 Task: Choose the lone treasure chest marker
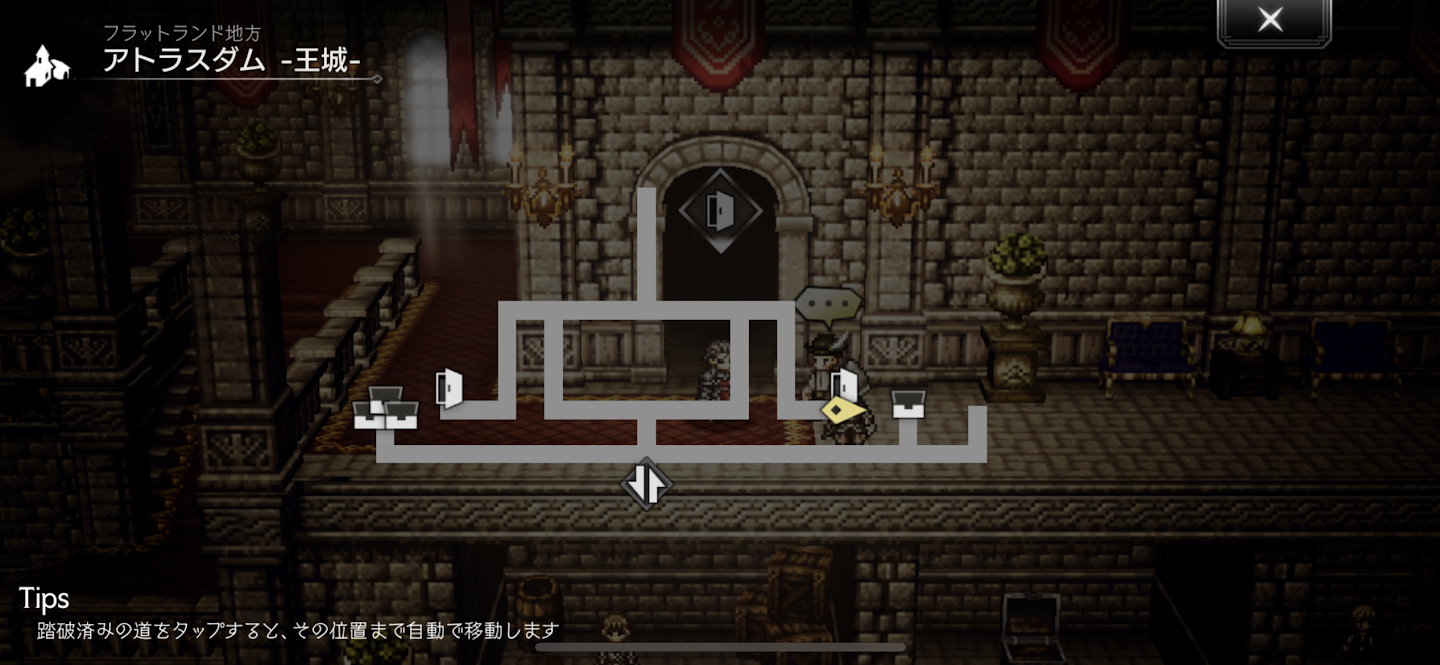coord(908,404)
